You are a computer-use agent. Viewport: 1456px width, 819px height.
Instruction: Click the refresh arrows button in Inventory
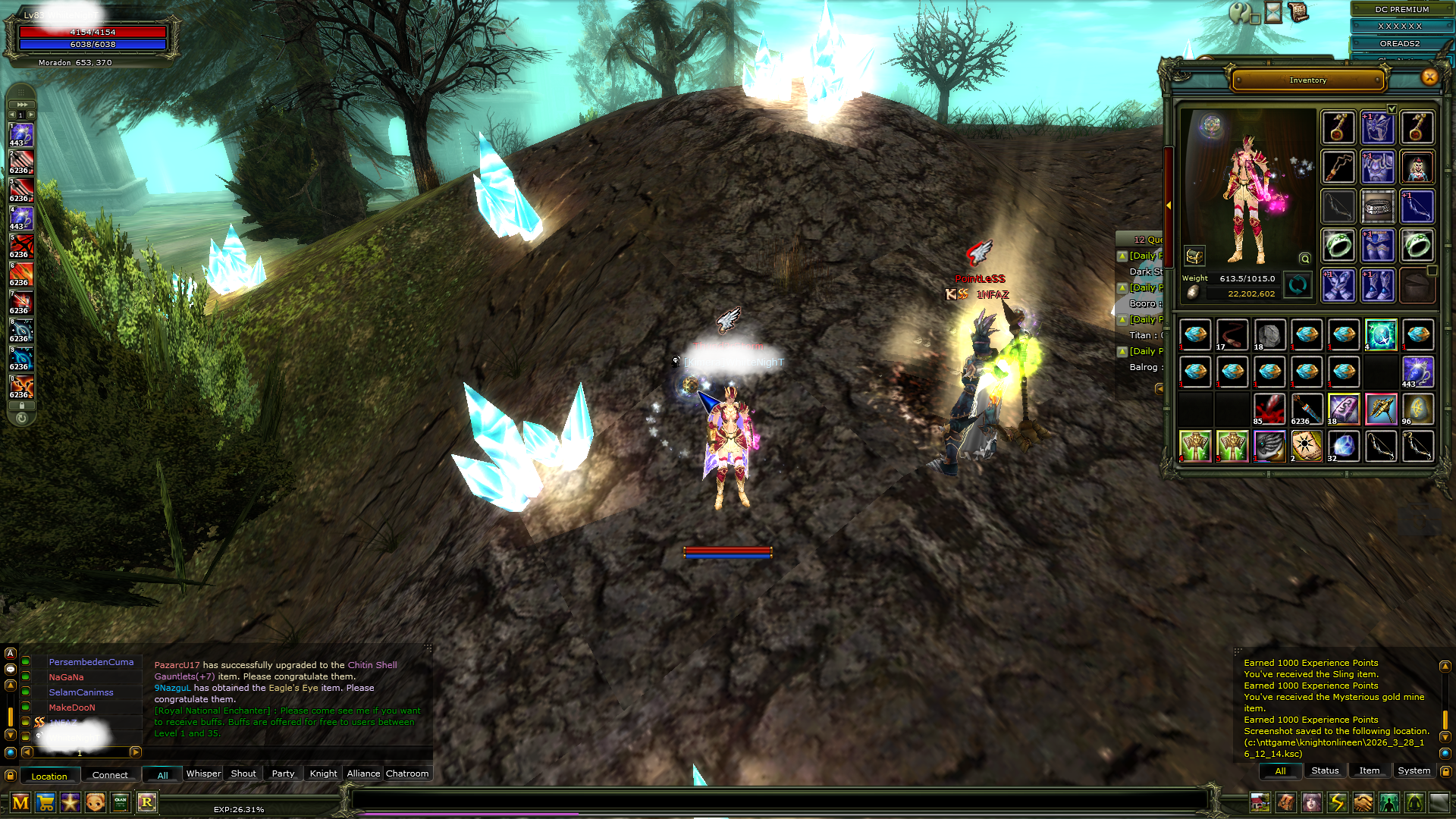point(1298,286)
